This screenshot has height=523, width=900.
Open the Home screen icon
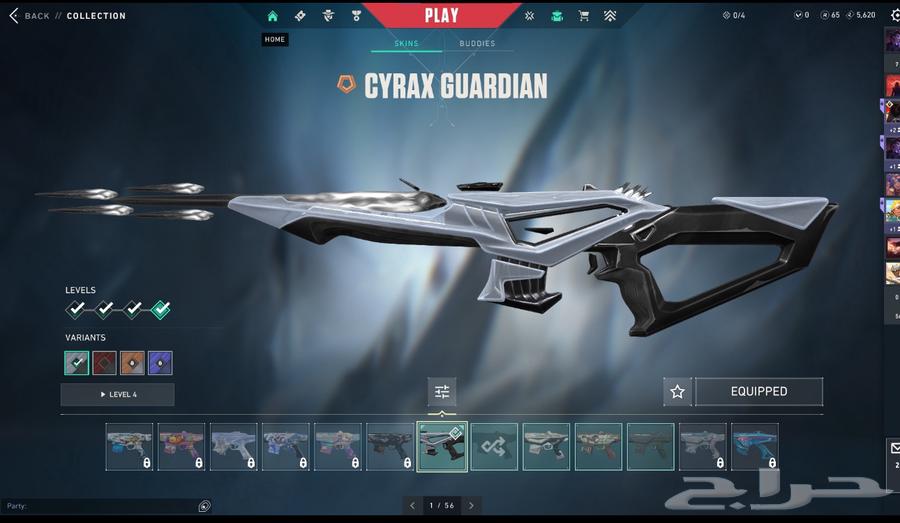(272, 16)
